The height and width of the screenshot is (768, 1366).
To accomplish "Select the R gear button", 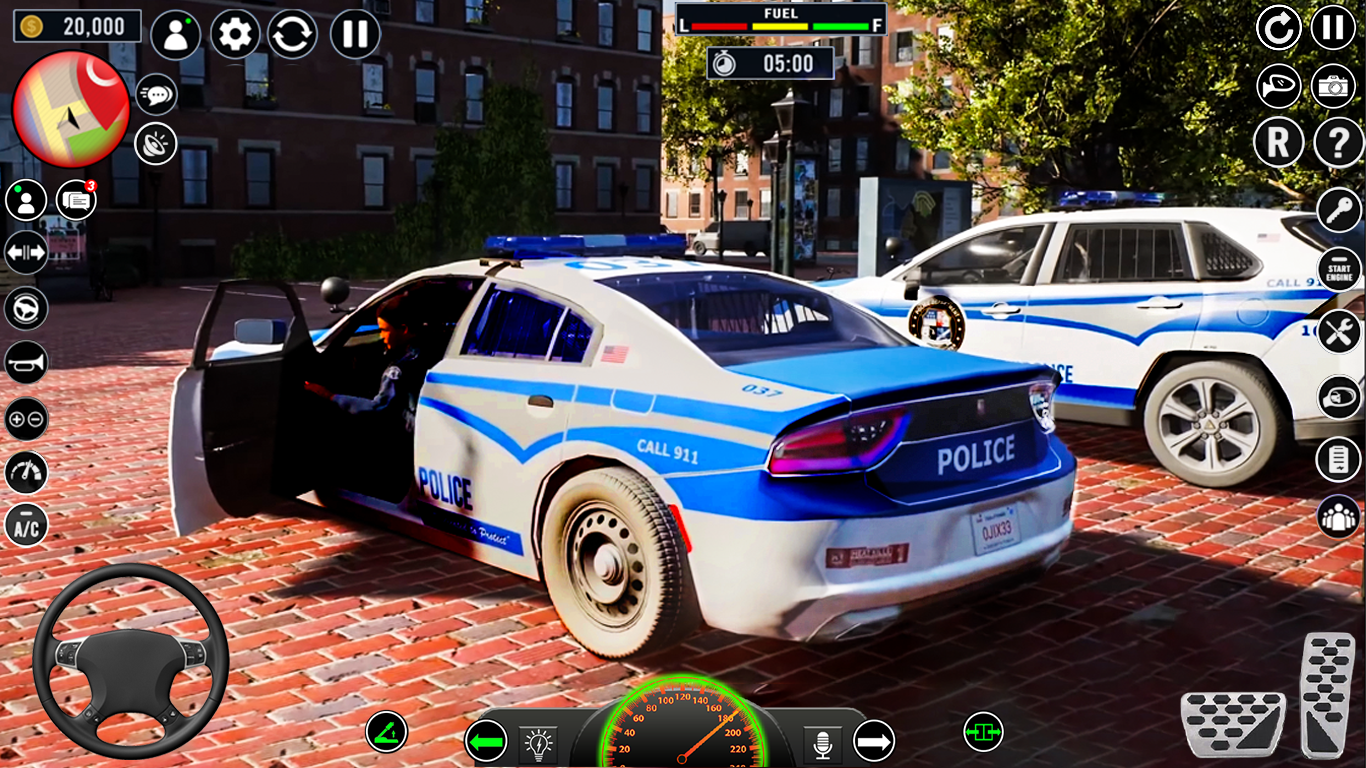I will point(1278,144).
